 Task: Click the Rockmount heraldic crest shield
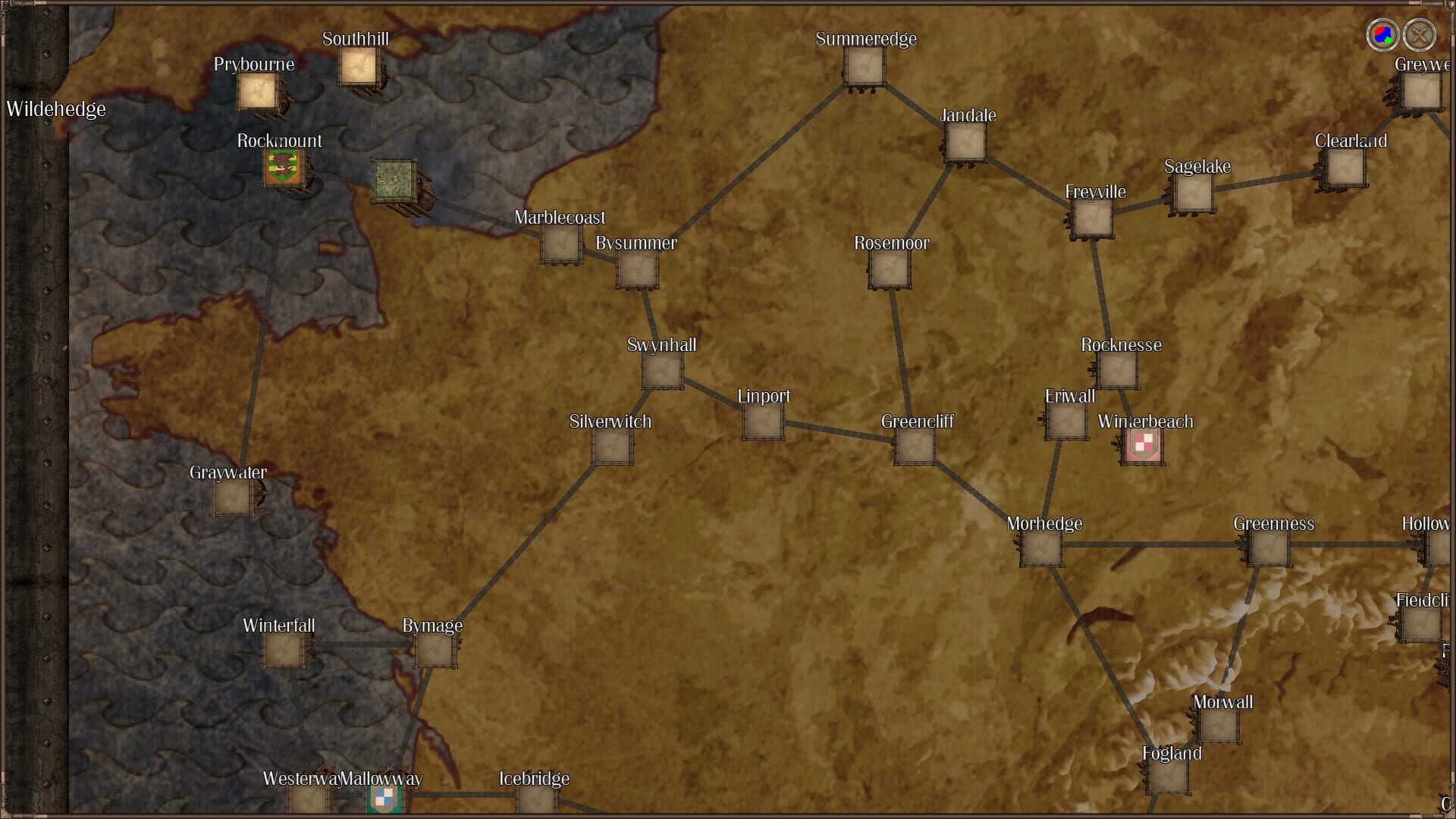(282, 168)
